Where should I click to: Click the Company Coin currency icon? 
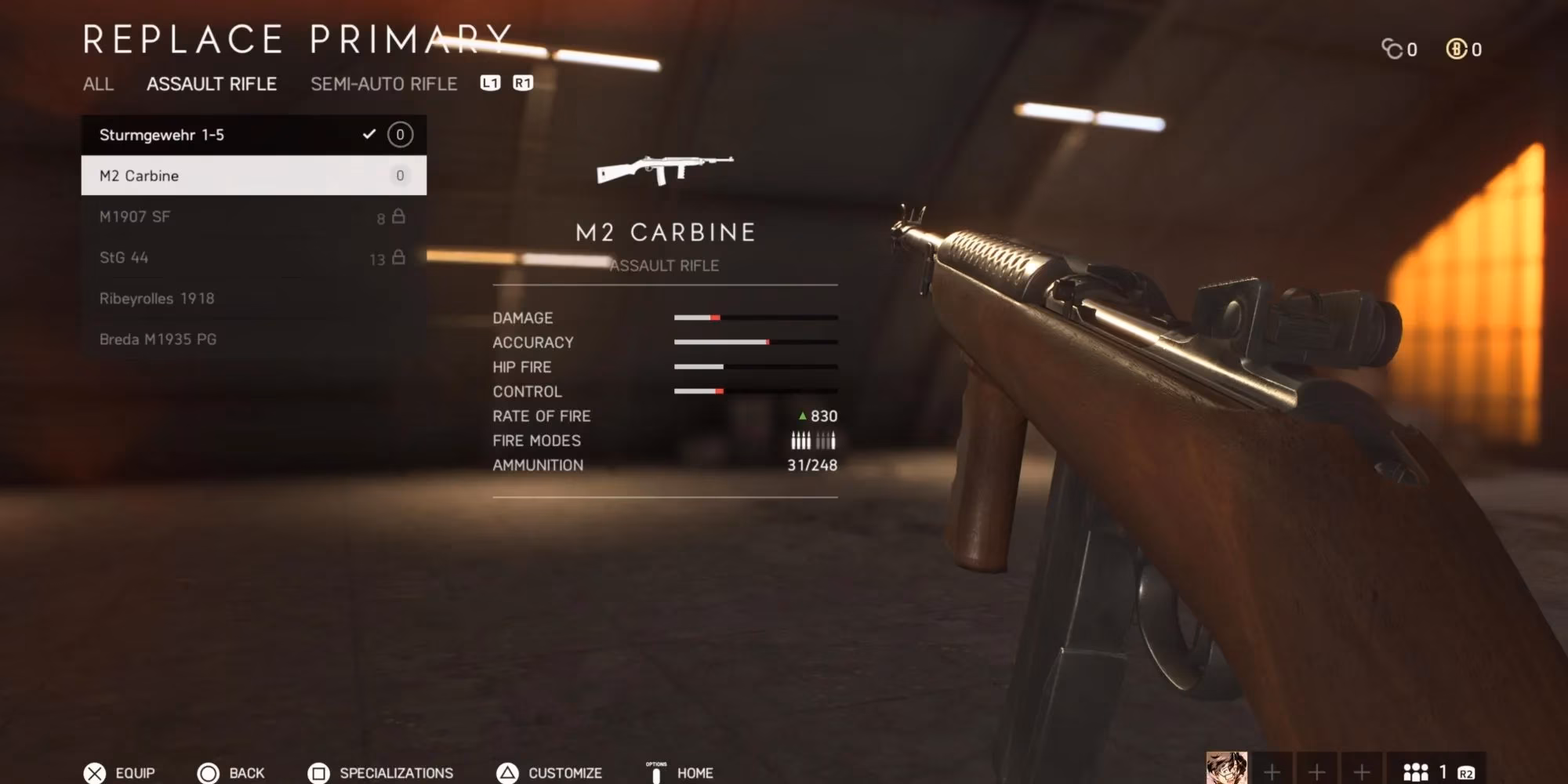pos(1392,49)
